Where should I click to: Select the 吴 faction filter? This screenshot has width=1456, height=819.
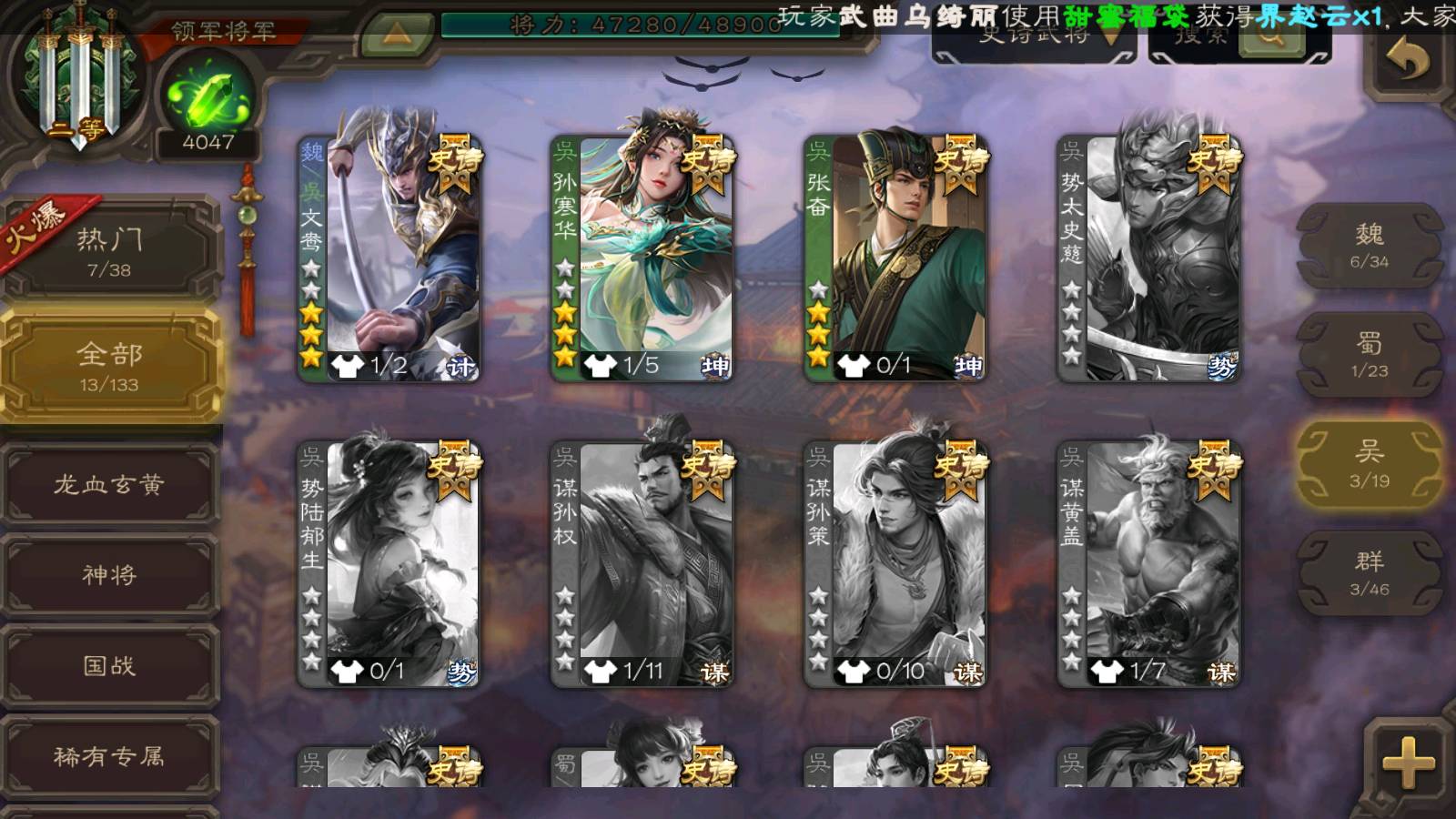(1369, 464)
